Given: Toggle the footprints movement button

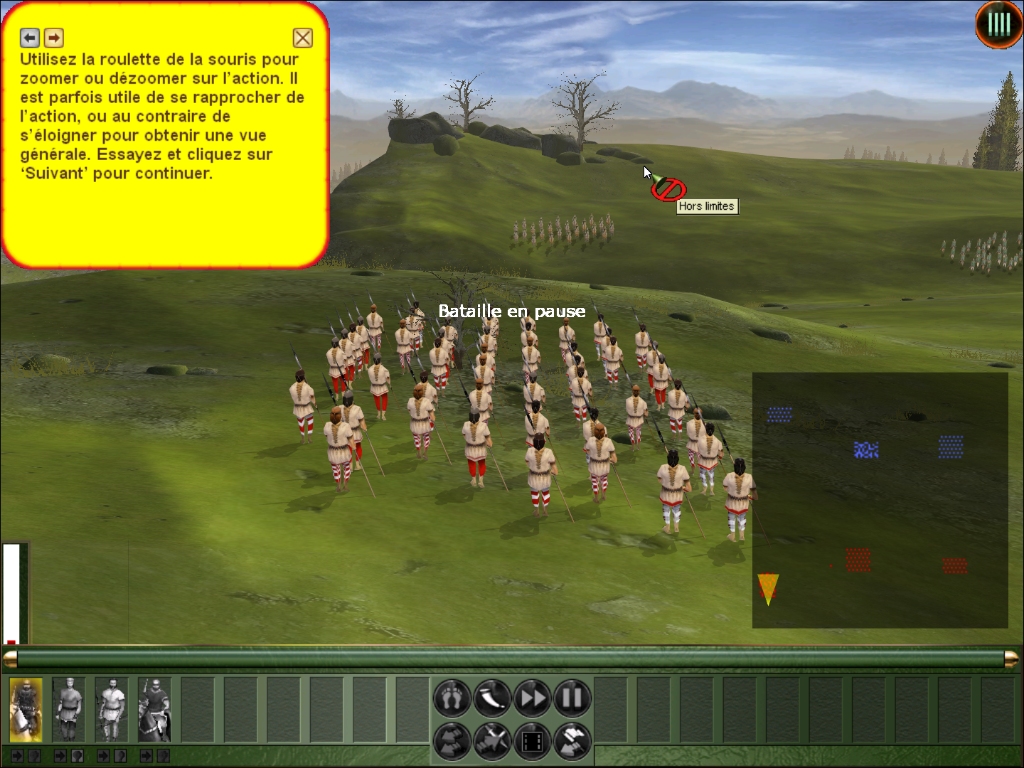Looking at the screenshot, I should pyautogui.click(x=451, y=697).
